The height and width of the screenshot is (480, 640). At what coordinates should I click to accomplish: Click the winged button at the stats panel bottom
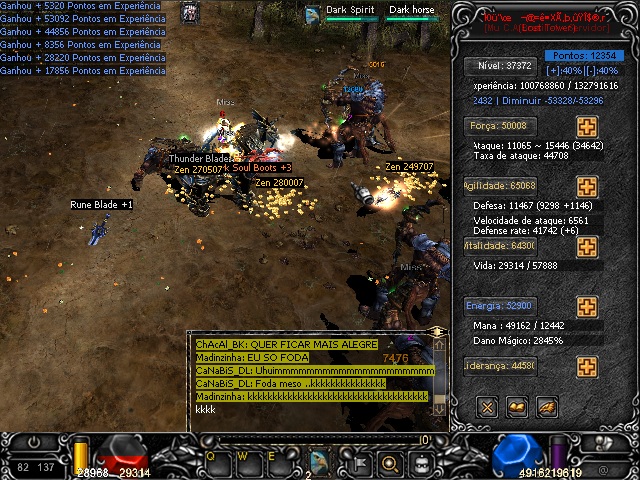(x=547, y=406)
